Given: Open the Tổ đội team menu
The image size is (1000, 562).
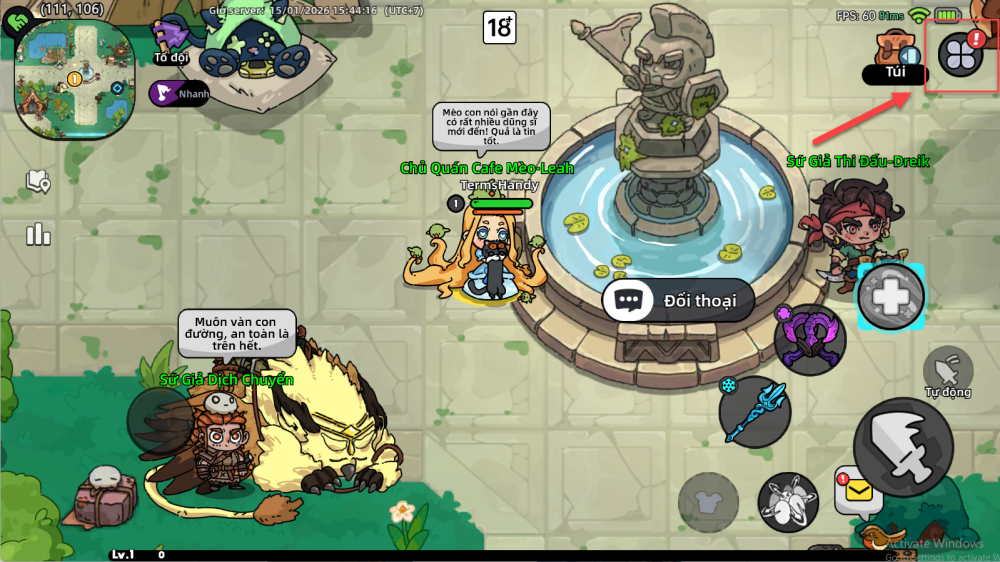Looking at the screenshot, I should tap(171, 41).
